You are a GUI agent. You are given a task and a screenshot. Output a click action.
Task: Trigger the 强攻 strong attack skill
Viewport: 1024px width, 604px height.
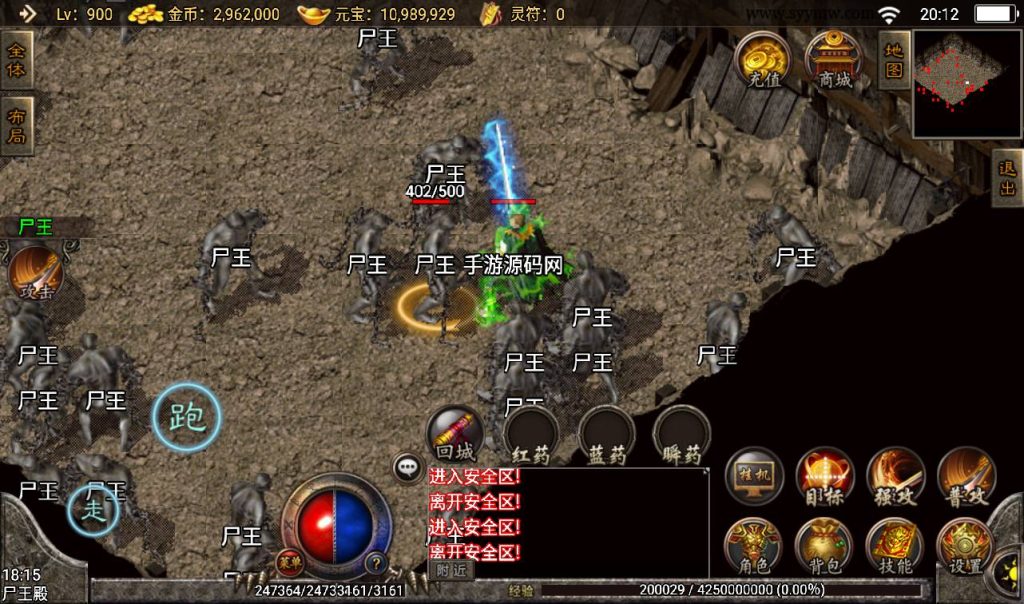click(x=895, y=476)
